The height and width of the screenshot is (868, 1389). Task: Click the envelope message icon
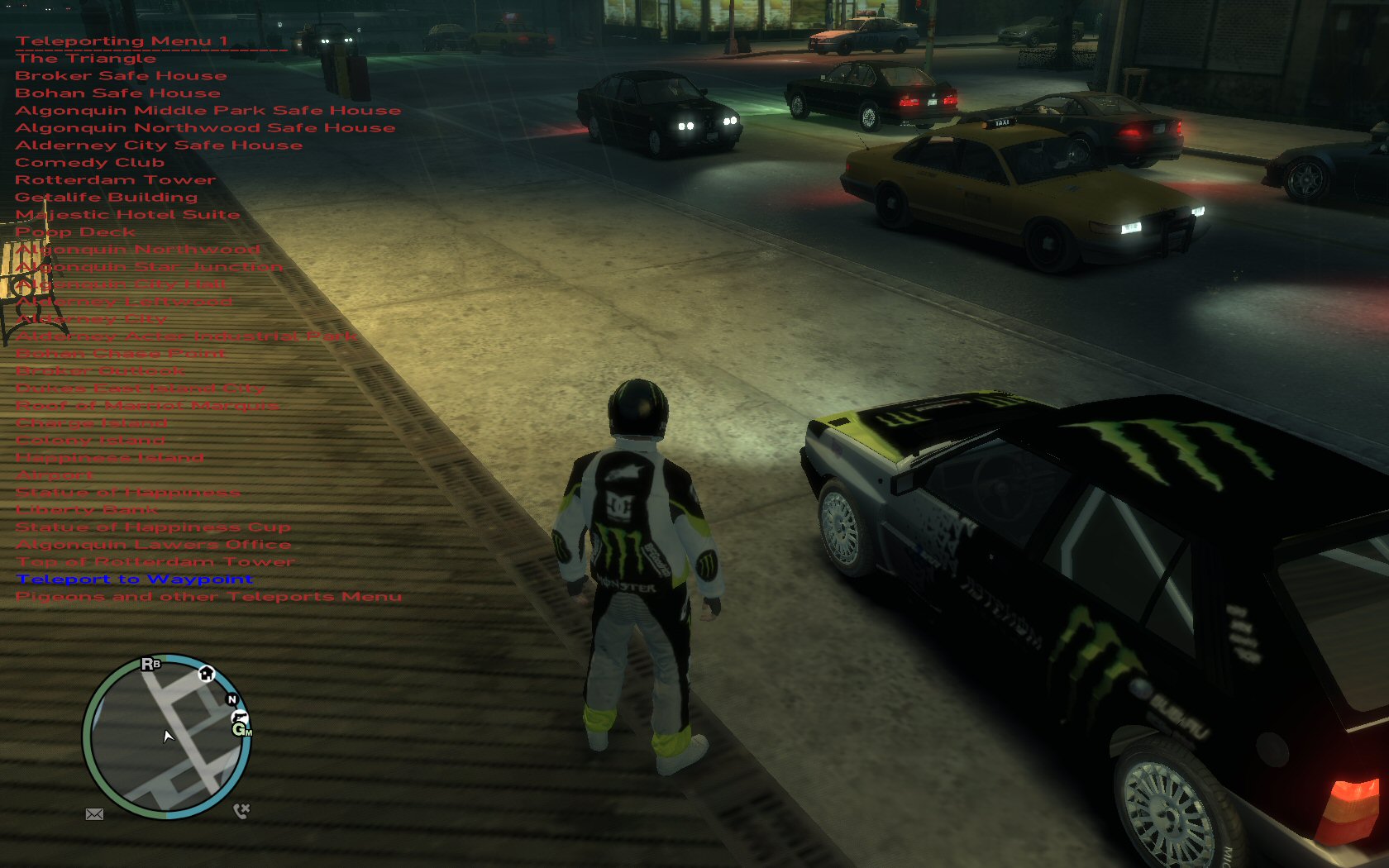pos(94,814)
